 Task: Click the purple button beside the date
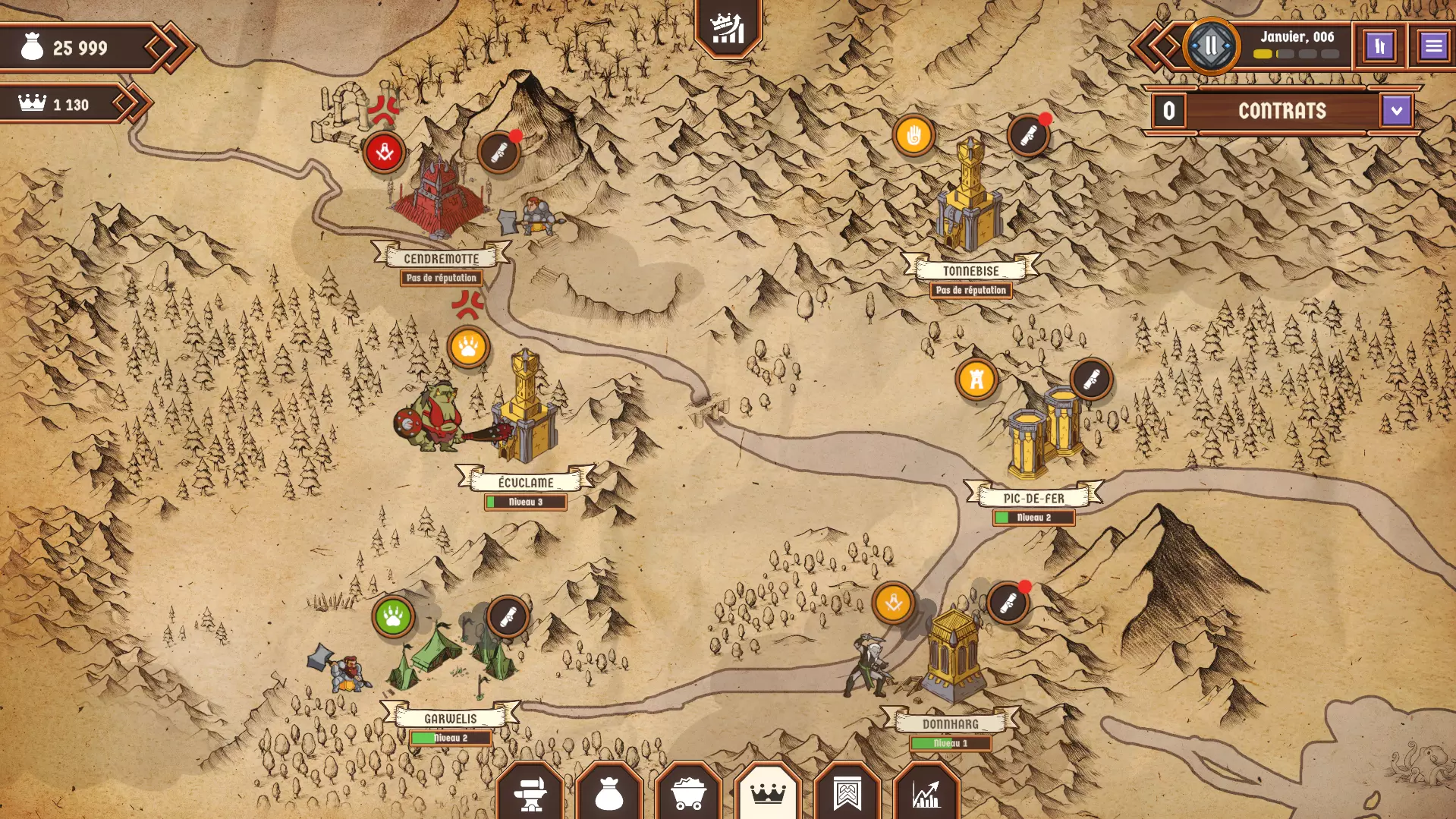click(x=1379, y=46)
